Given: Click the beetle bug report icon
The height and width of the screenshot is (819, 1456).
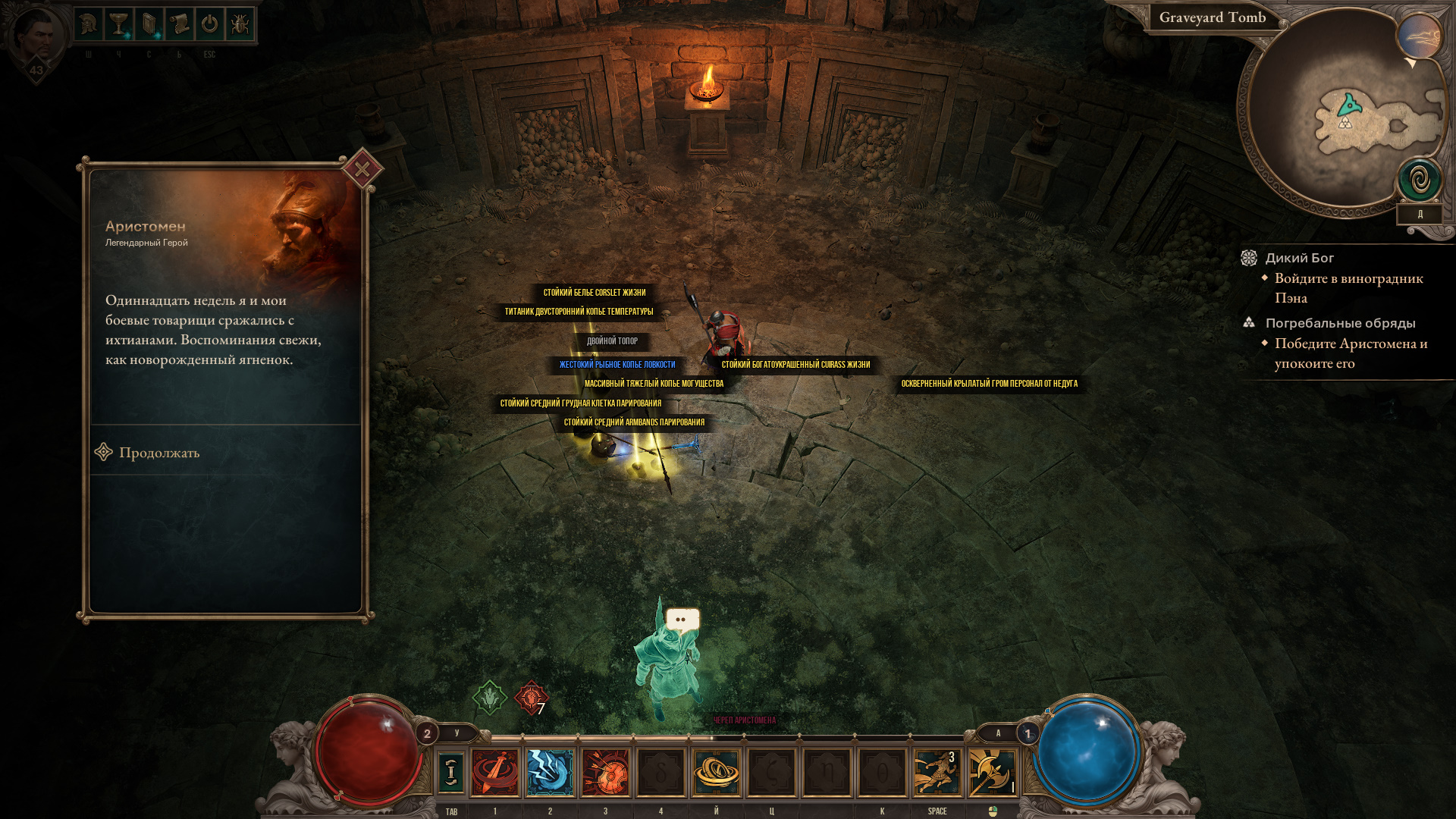Looking at the screenshot, I should click(x=240, y=25).
